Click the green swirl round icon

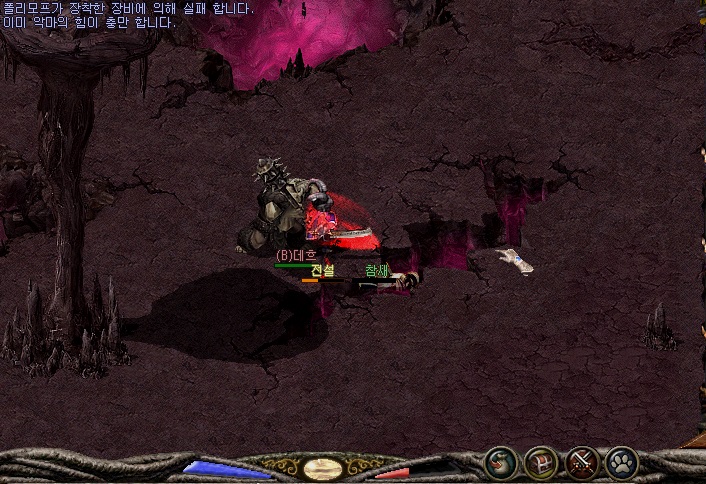(x=500, y=462)
